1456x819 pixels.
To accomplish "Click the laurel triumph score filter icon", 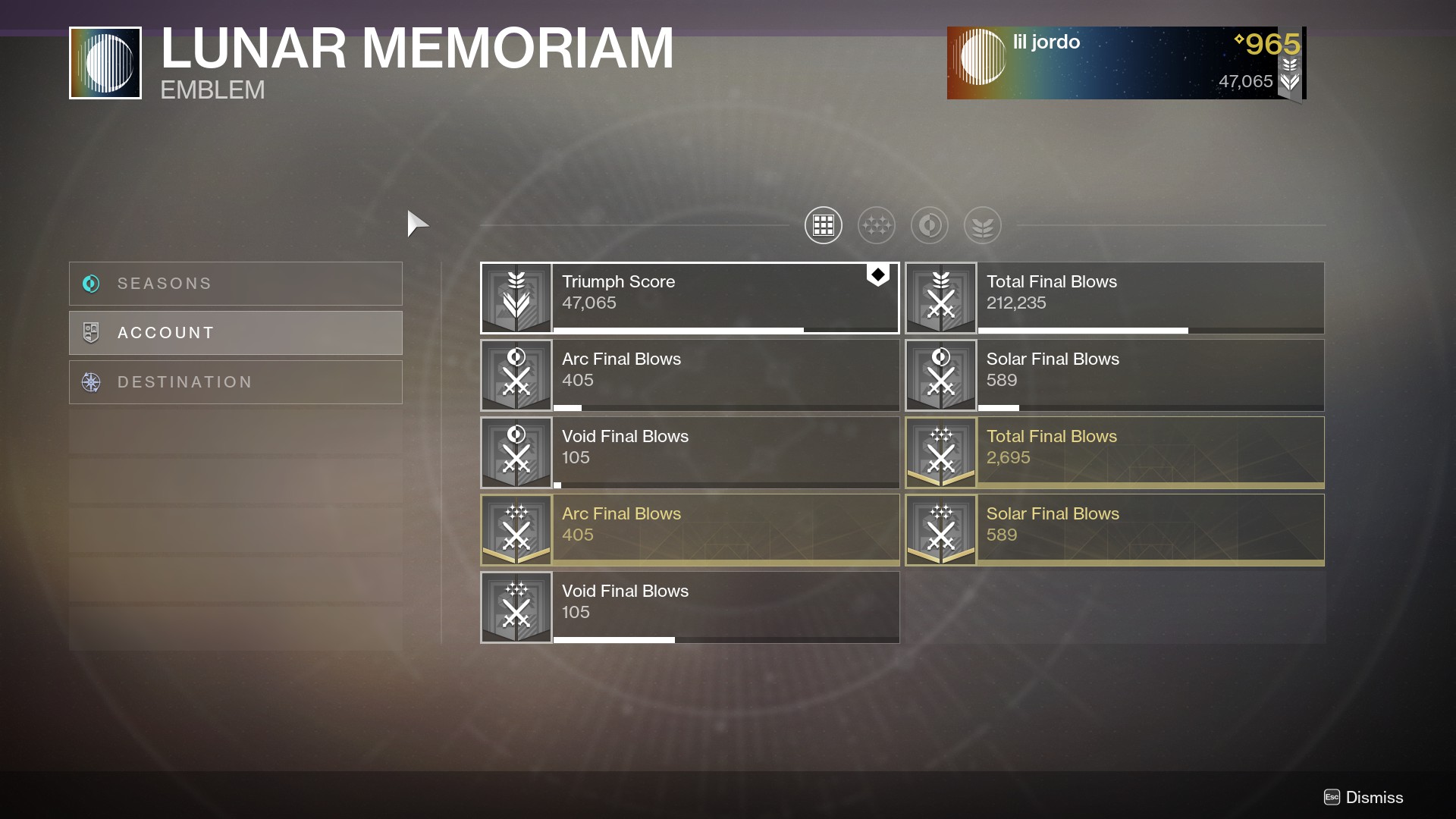I will point(982,225).
